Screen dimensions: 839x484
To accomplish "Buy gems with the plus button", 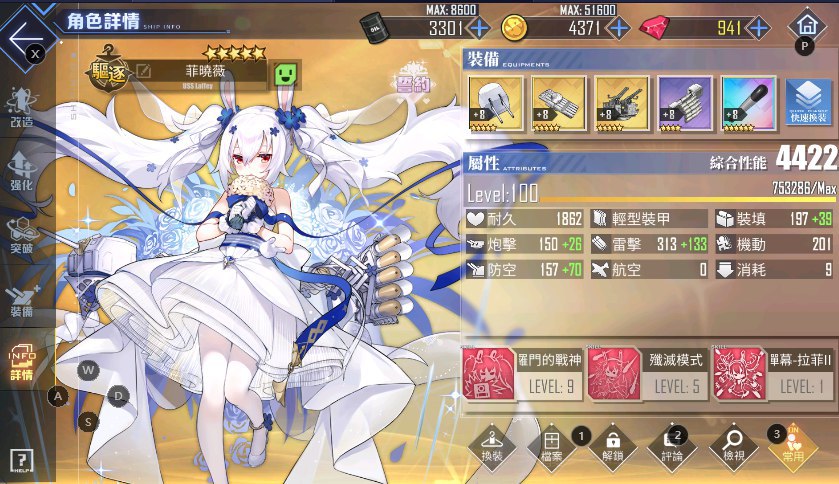I will coord(756,28).
